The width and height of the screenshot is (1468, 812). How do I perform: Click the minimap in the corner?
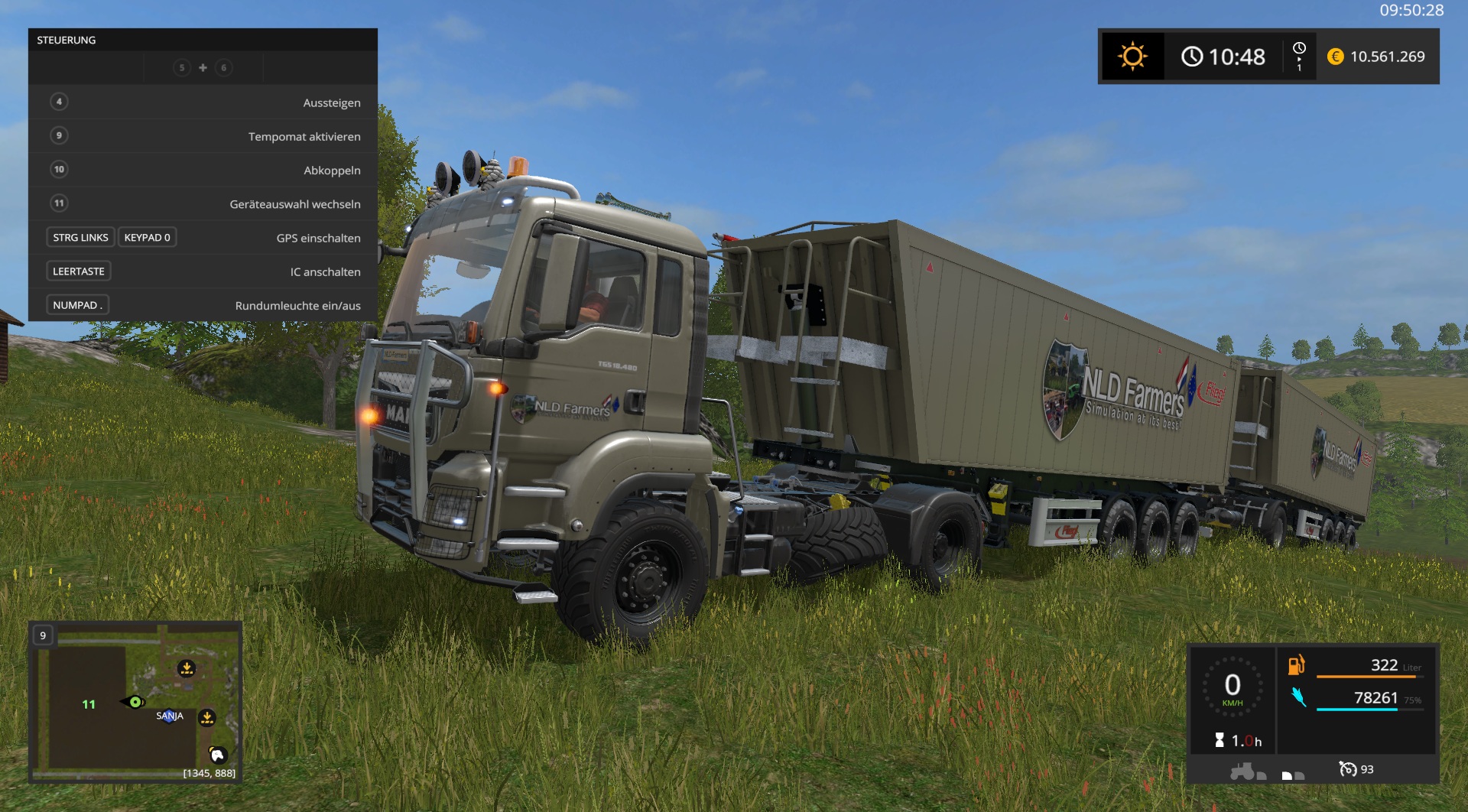(x=135, y=701)
